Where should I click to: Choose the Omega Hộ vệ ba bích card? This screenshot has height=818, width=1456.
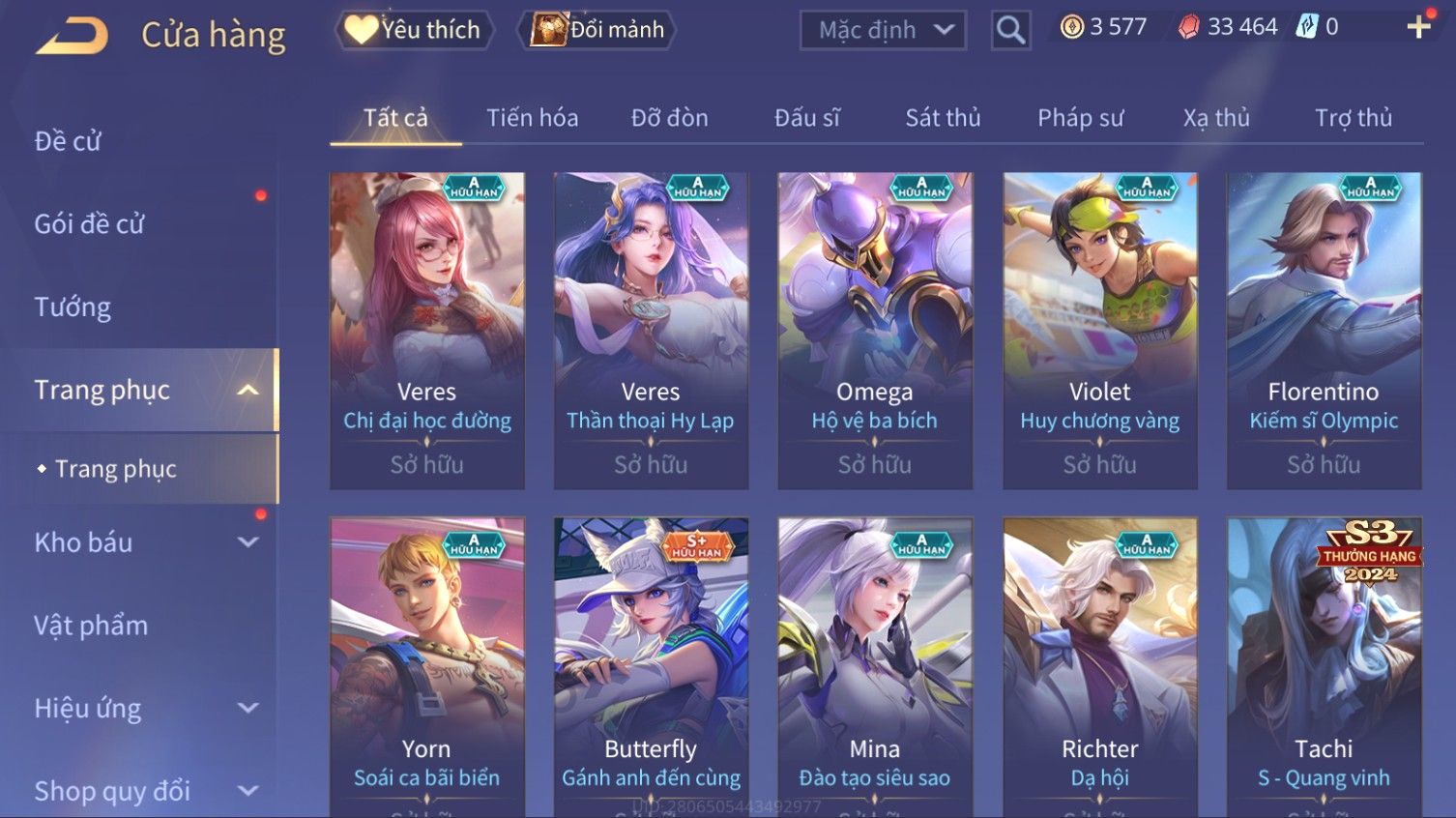875,330
